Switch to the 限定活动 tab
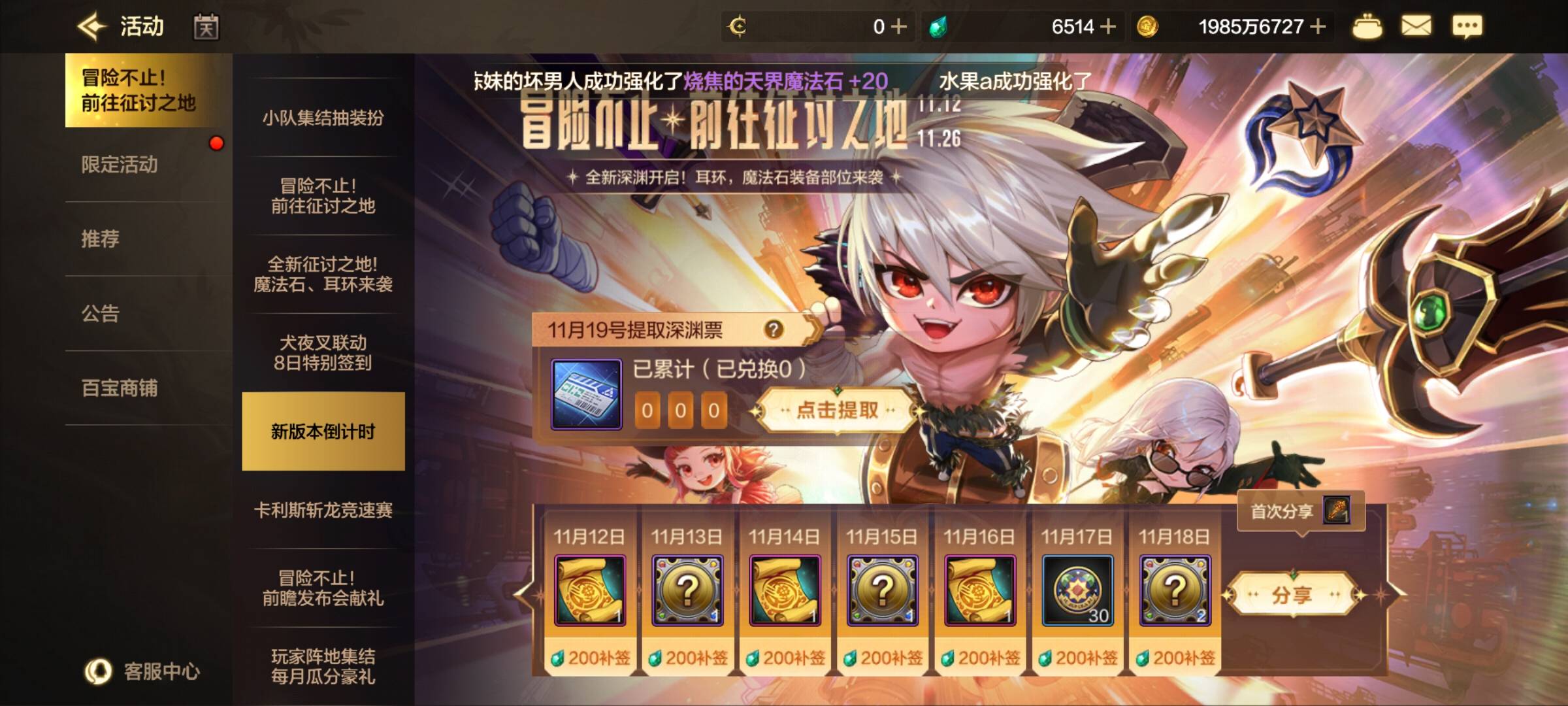Viewport: 1568px width, 706px height. 120,165
